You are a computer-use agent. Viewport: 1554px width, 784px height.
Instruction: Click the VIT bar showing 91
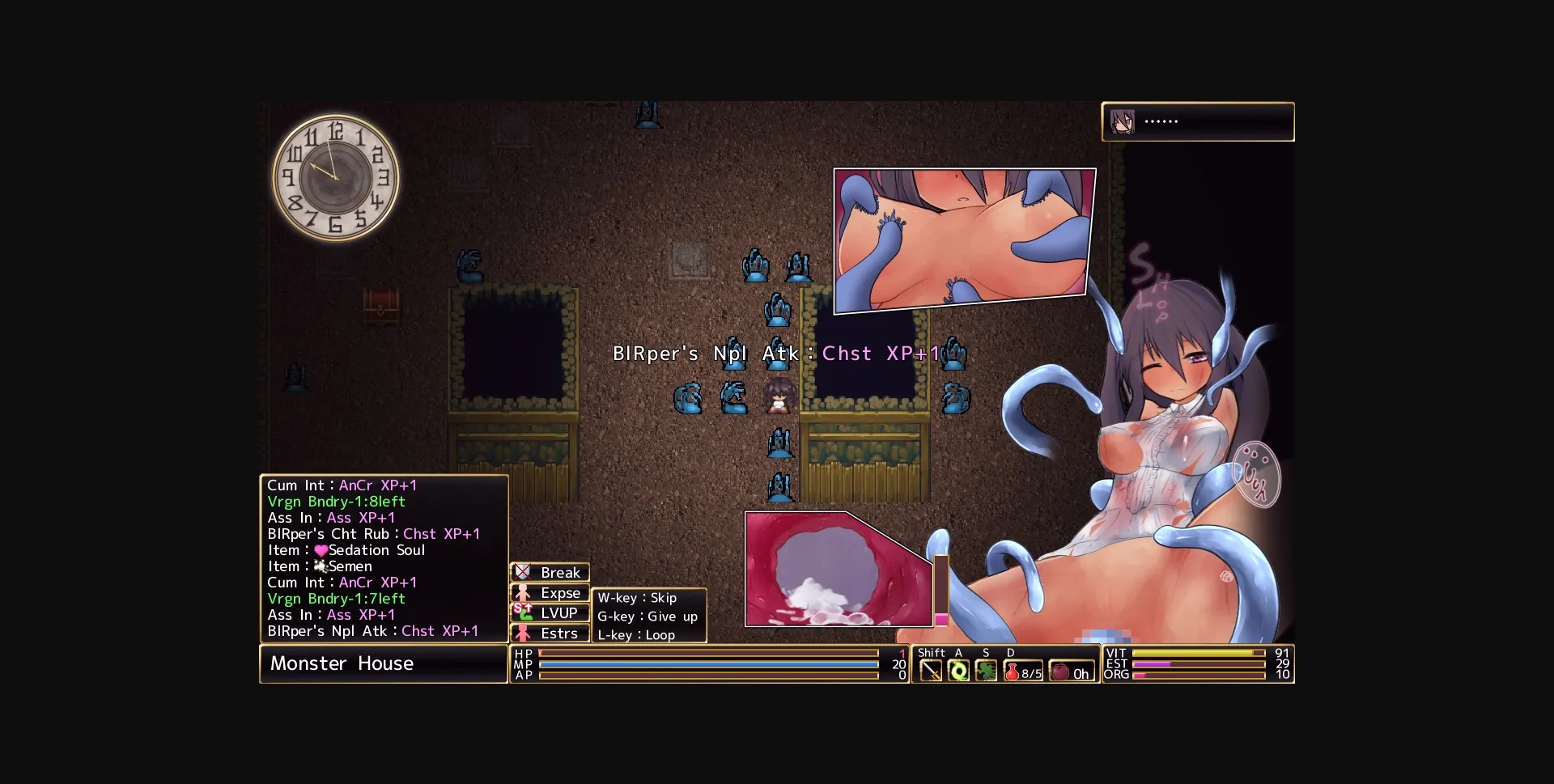click(x=1198, y=652)
